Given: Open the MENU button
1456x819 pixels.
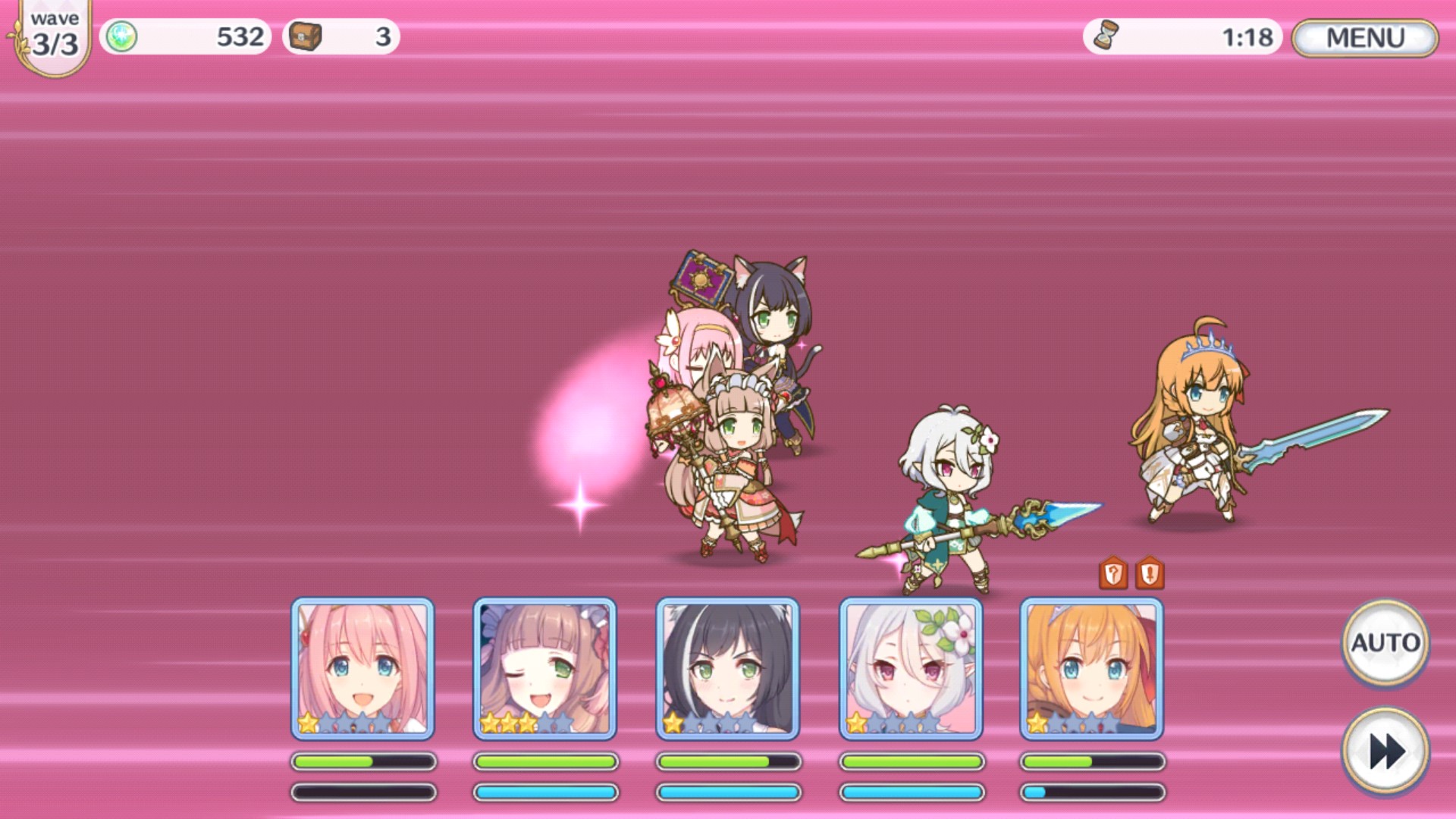Looking at the screenshot, I should coord(1364,38).
